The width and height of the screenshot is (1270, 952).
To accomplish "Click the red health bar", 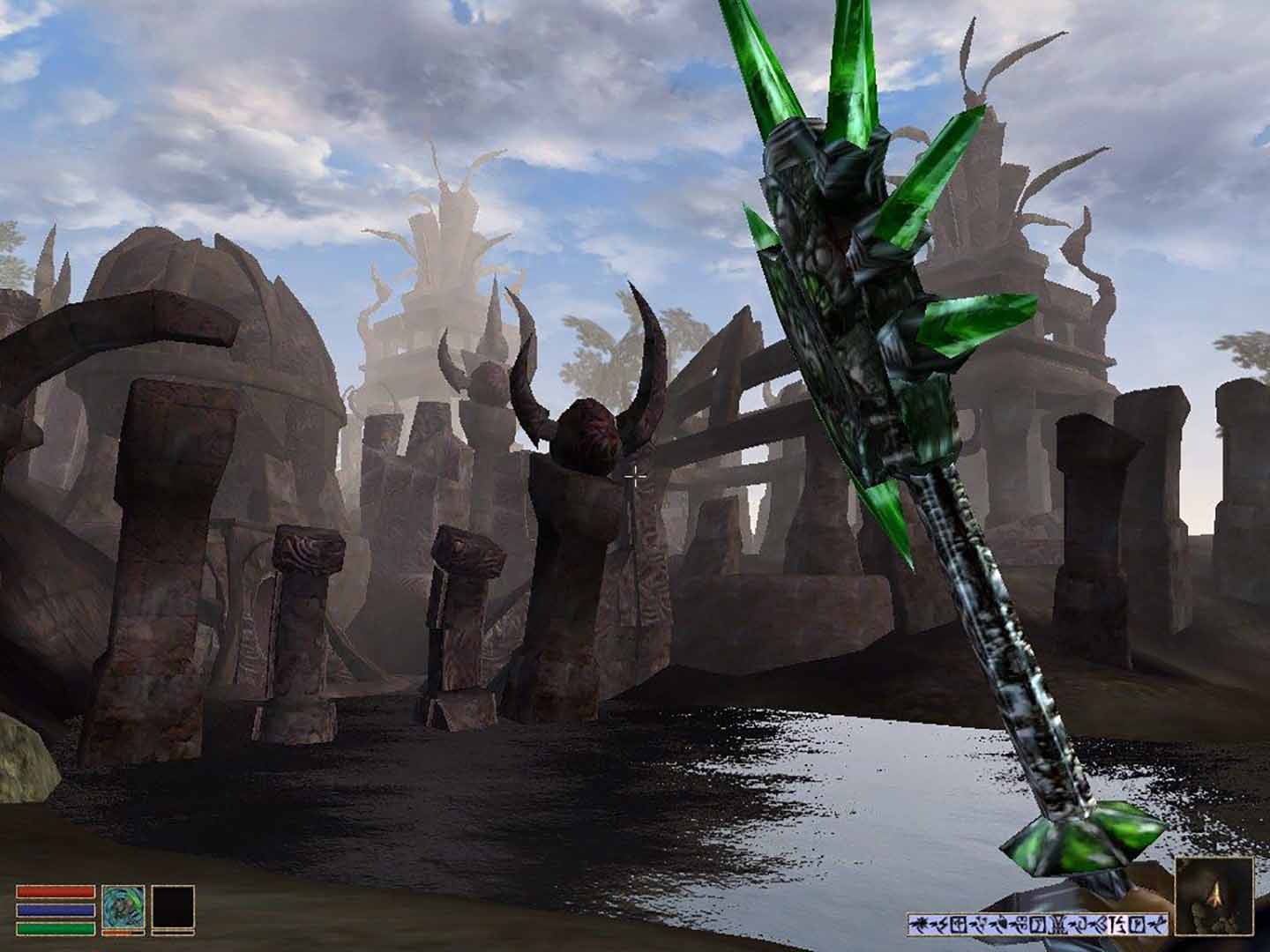I will pyautogui.click(x=56, y=892).
